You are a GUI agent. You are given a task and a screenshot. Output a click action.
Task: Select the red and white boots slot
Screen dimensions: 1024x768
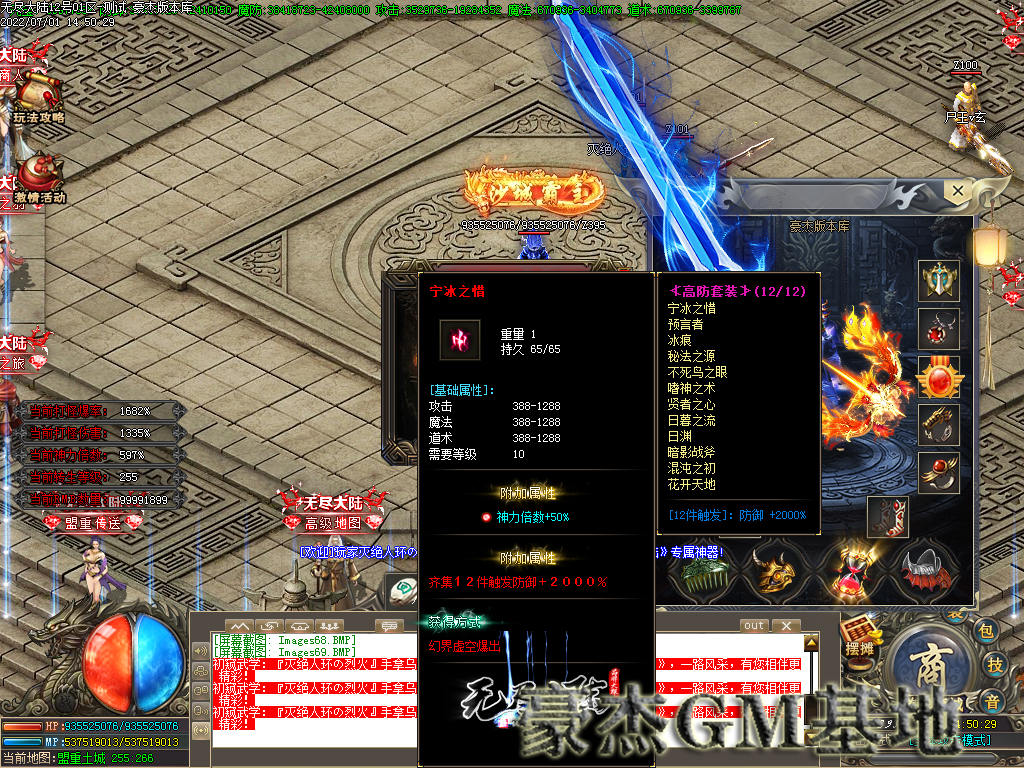(888, 517)
